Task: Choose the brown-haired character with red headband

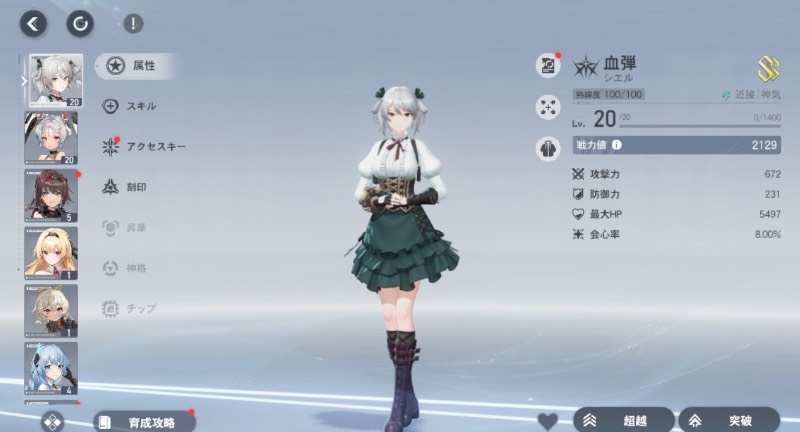Action: (x=51, y=195)
